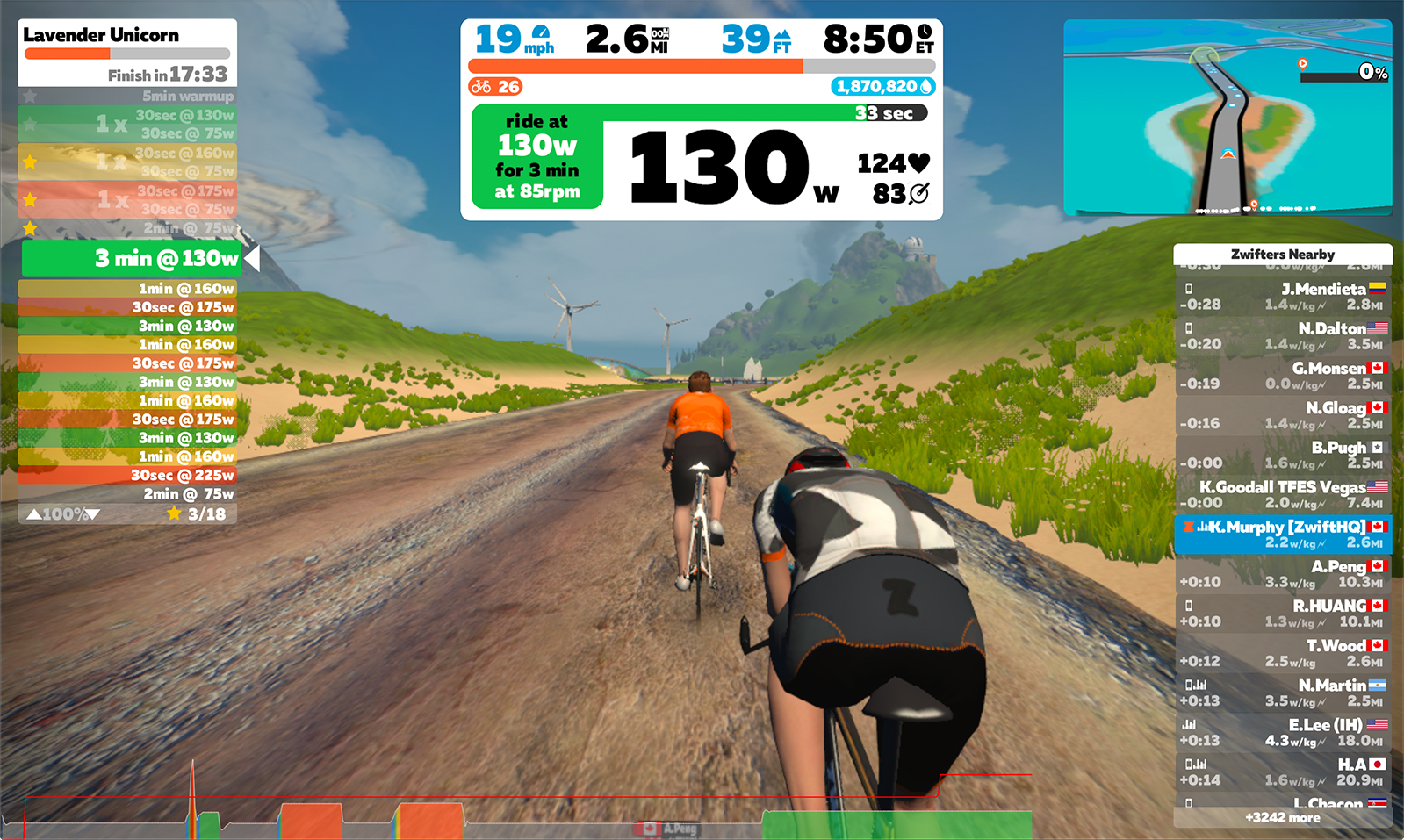Open the Zwifters Nearby header
This screenshot has width=1404, height=840.
(1283, 254)
